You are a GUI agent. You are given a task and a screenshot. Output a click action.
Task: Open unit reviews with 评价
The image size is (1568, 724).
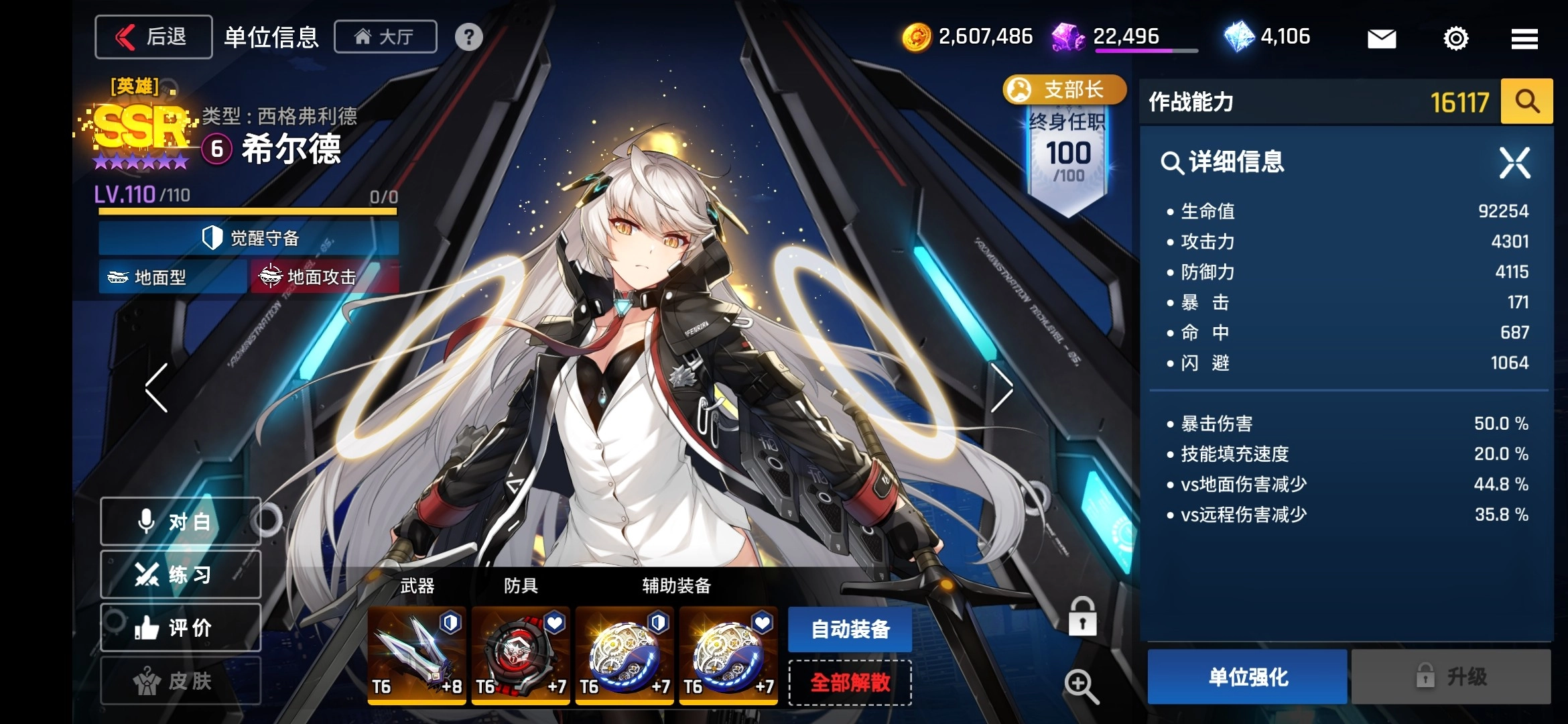[180, 627]
